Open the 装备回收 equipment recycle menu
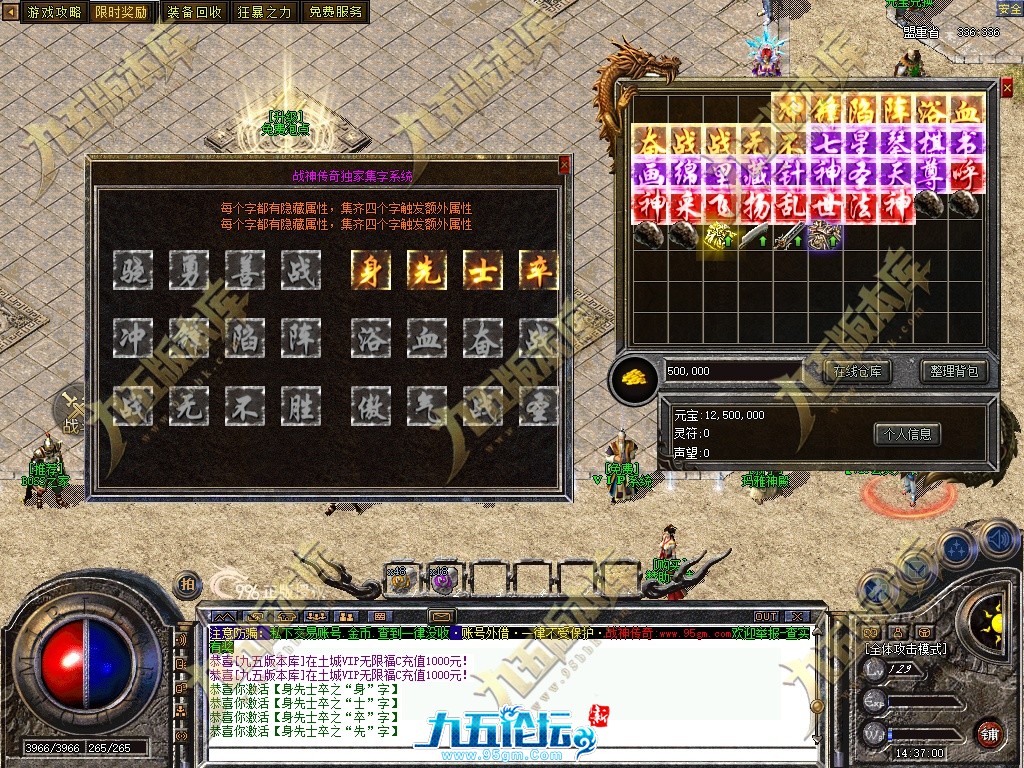 195,12
